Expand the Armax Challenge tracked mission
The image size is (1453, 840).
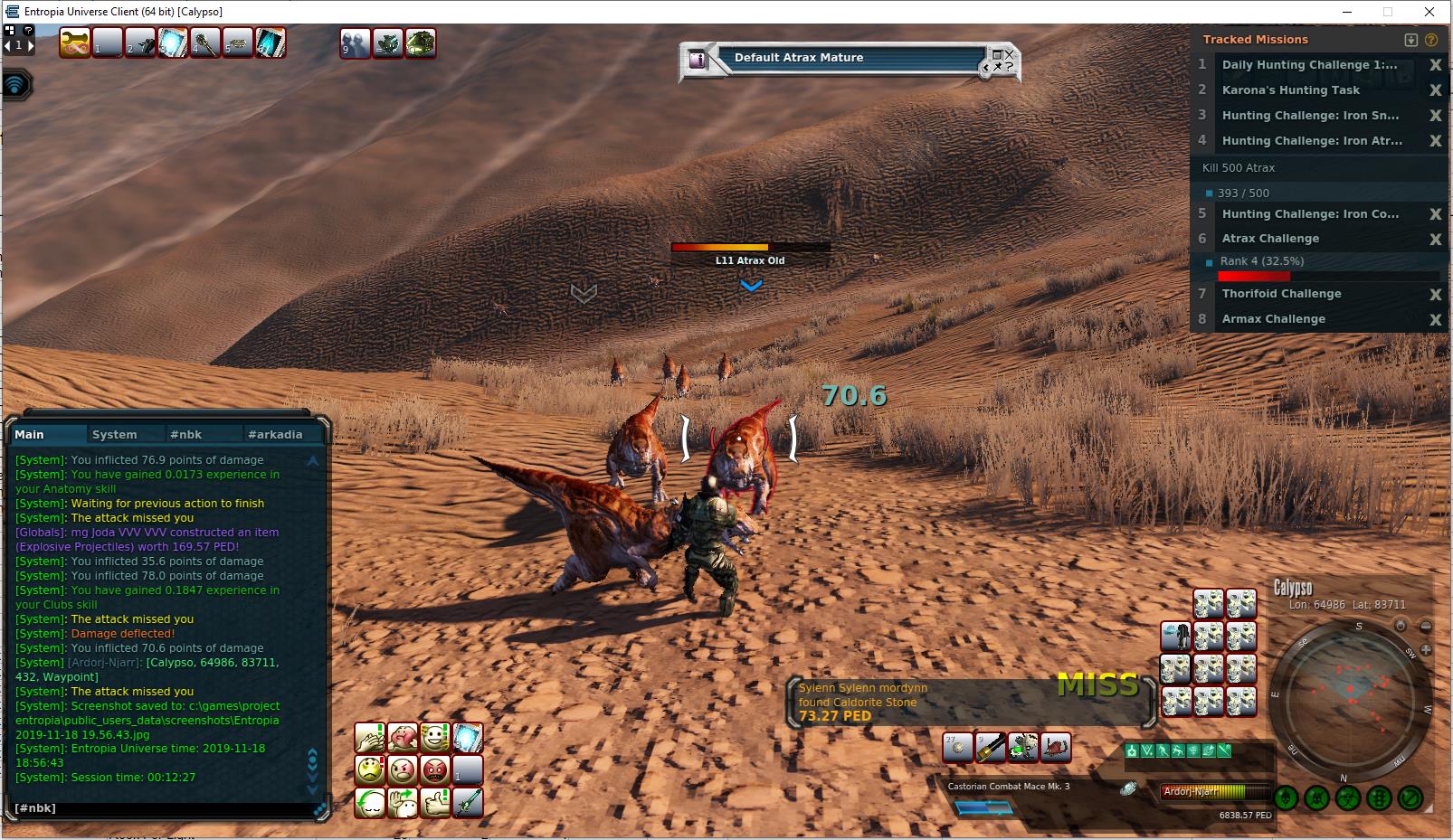[1273, 319]
